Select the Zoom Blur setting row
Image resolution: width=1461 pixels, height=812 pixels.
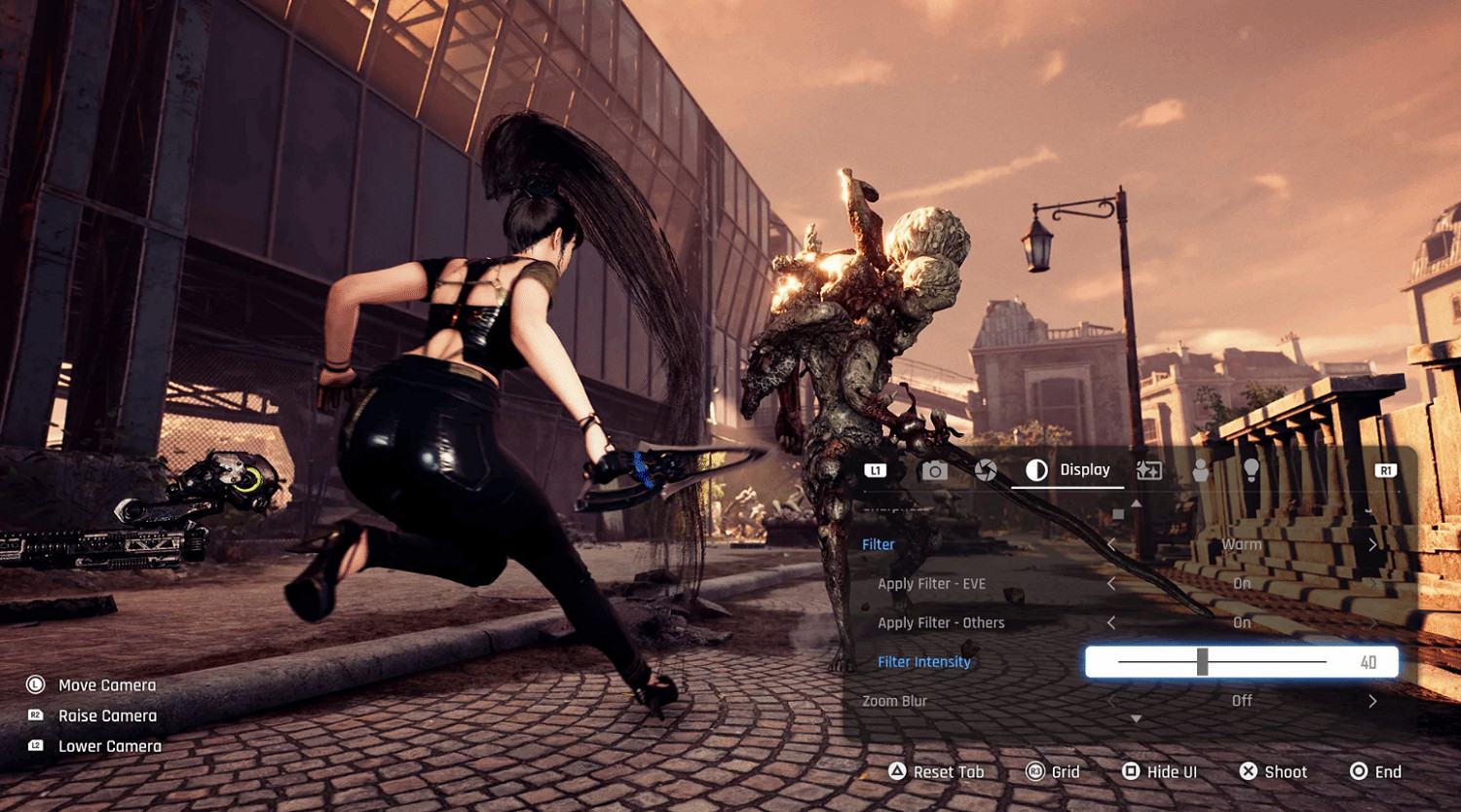[894, 701]
